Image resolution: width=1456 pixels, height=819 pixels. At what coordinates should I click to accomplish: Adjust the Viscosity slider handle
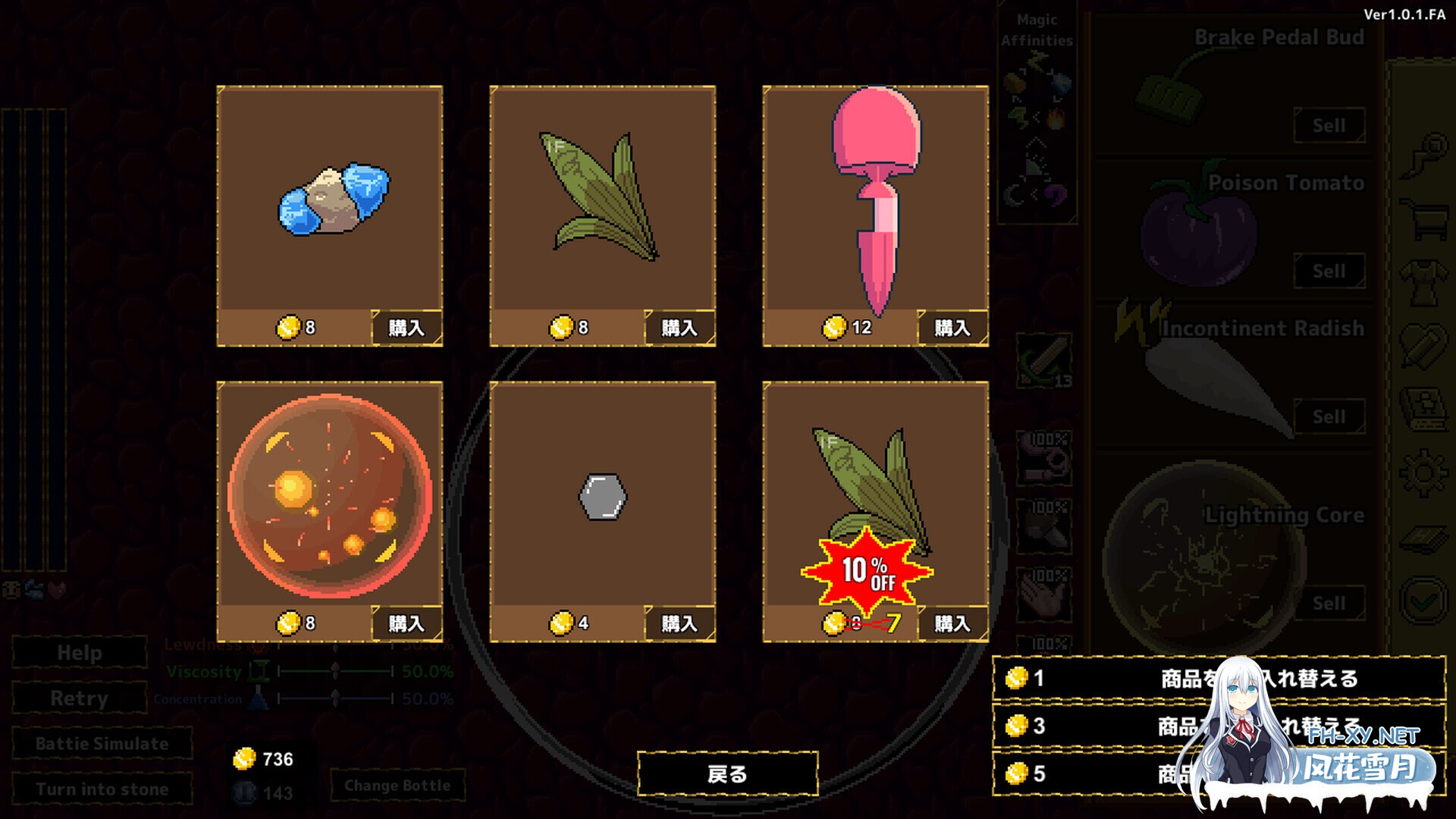click(x=334, y=673)
